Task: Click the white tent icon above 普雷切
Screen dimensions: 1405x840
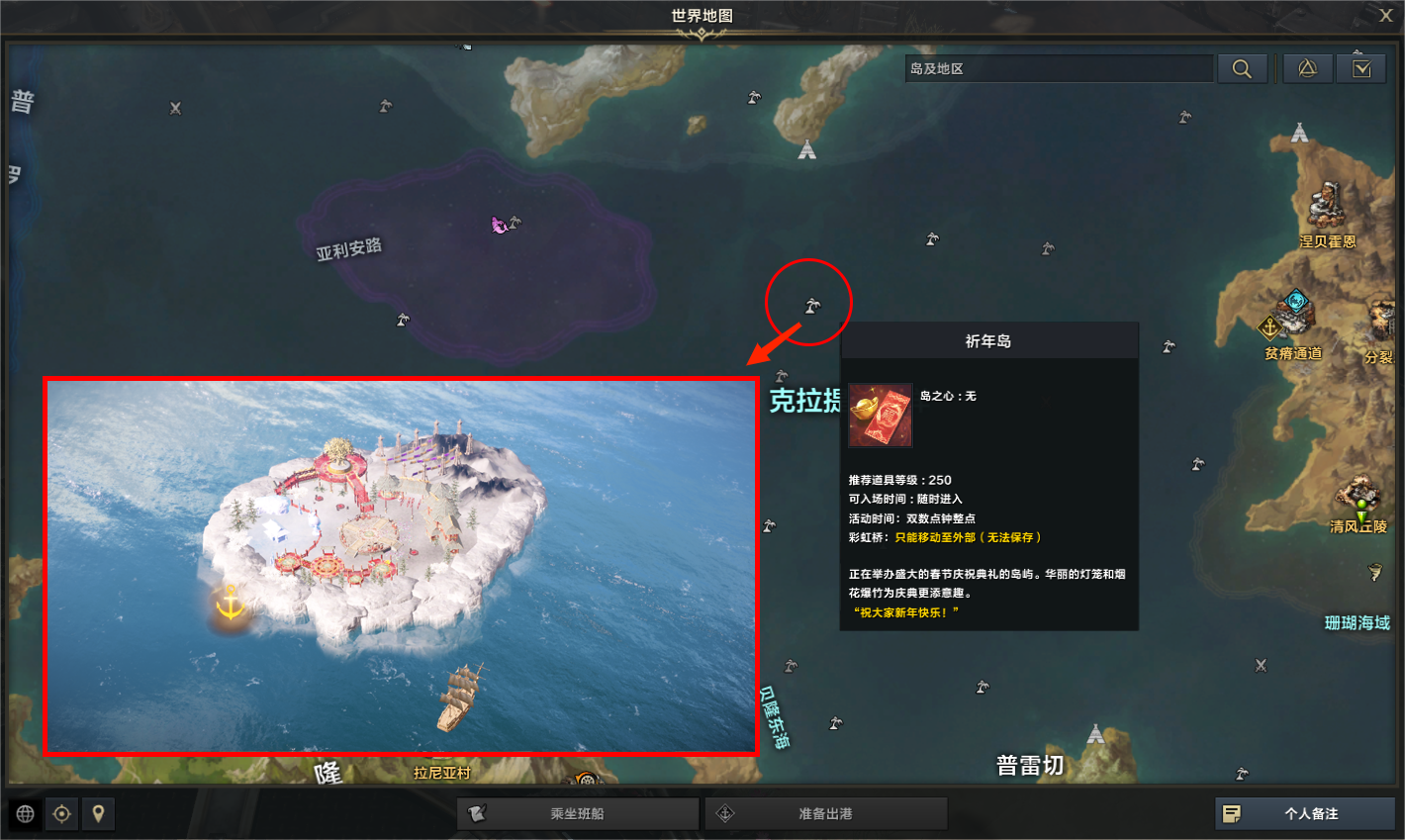Action: (x=1094, y=733)
